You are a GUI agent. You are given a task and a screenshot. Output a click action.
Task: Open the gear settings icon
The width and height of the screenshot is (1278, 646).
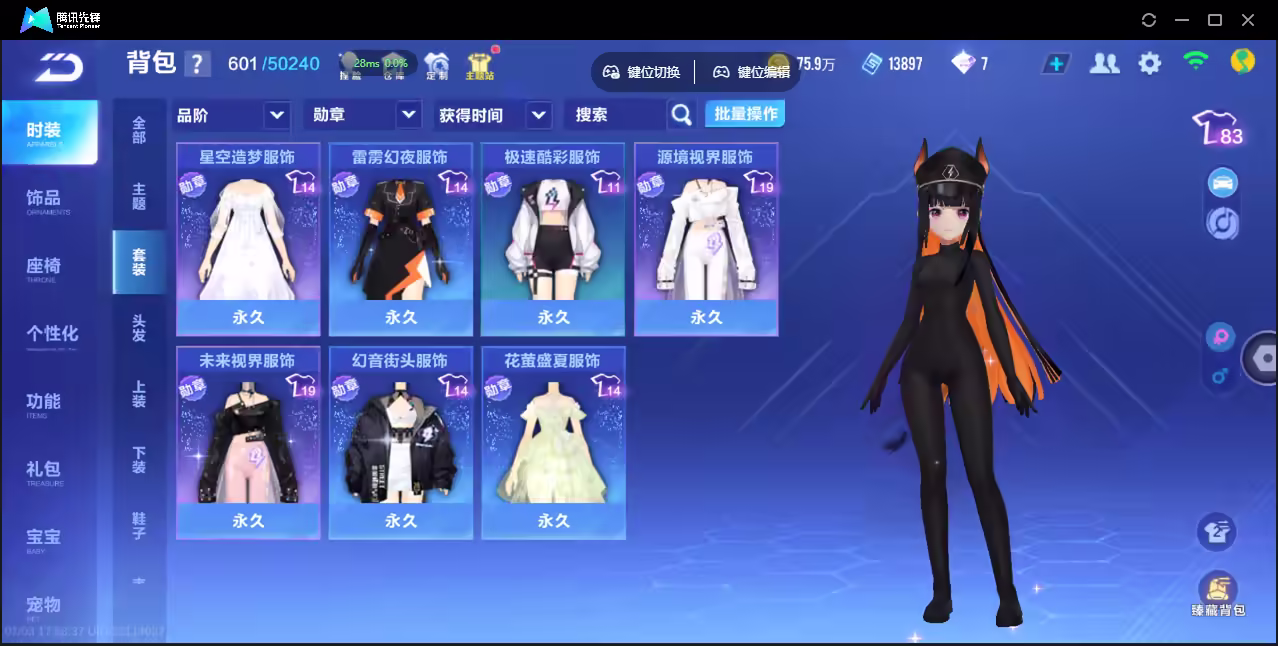[1150, 64]
